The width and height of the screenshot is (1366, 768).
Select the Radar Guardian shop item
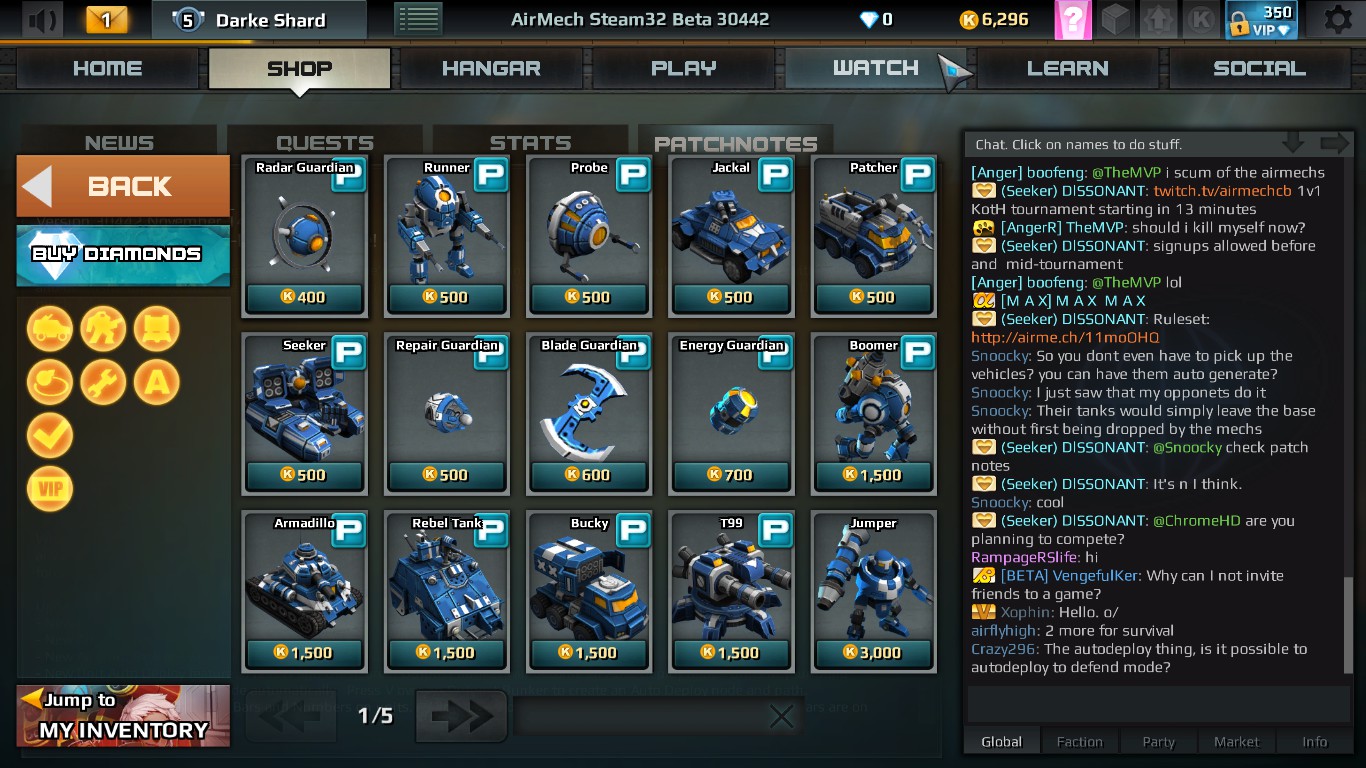click(x=304, y=236)
